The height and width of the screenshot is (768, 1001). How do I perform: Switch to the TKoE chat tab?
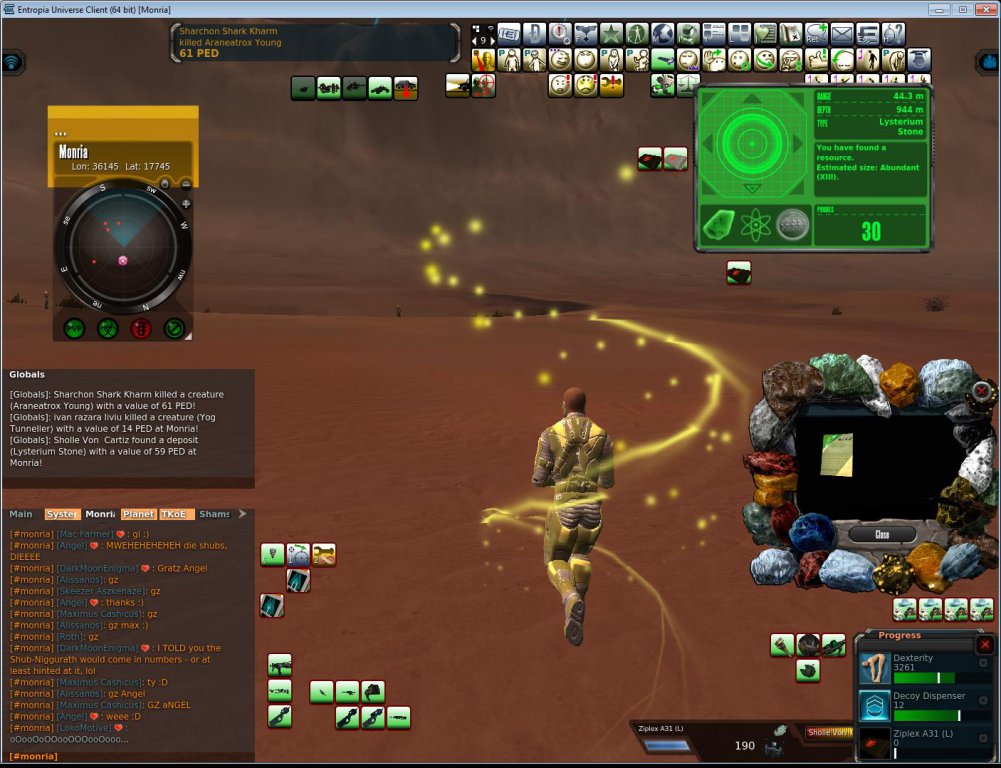point(175,514)
